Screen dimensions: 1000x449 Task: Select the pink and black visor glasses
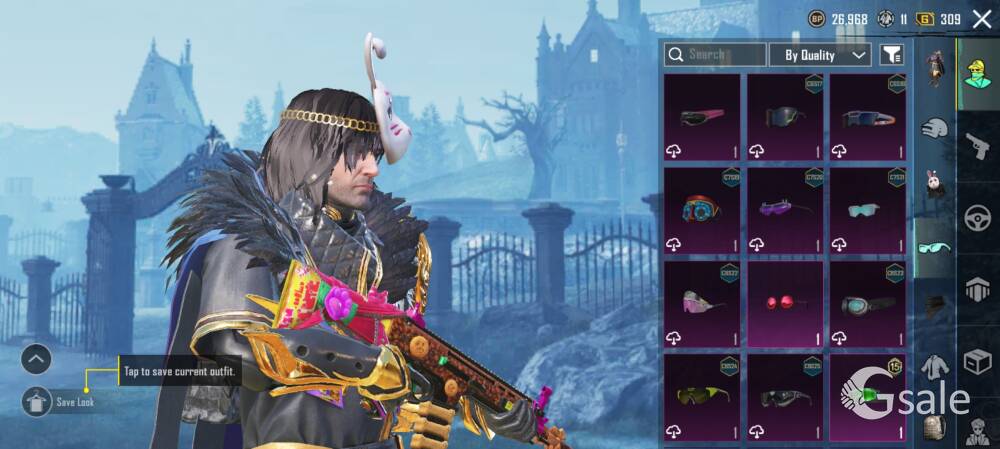point(702,117)
